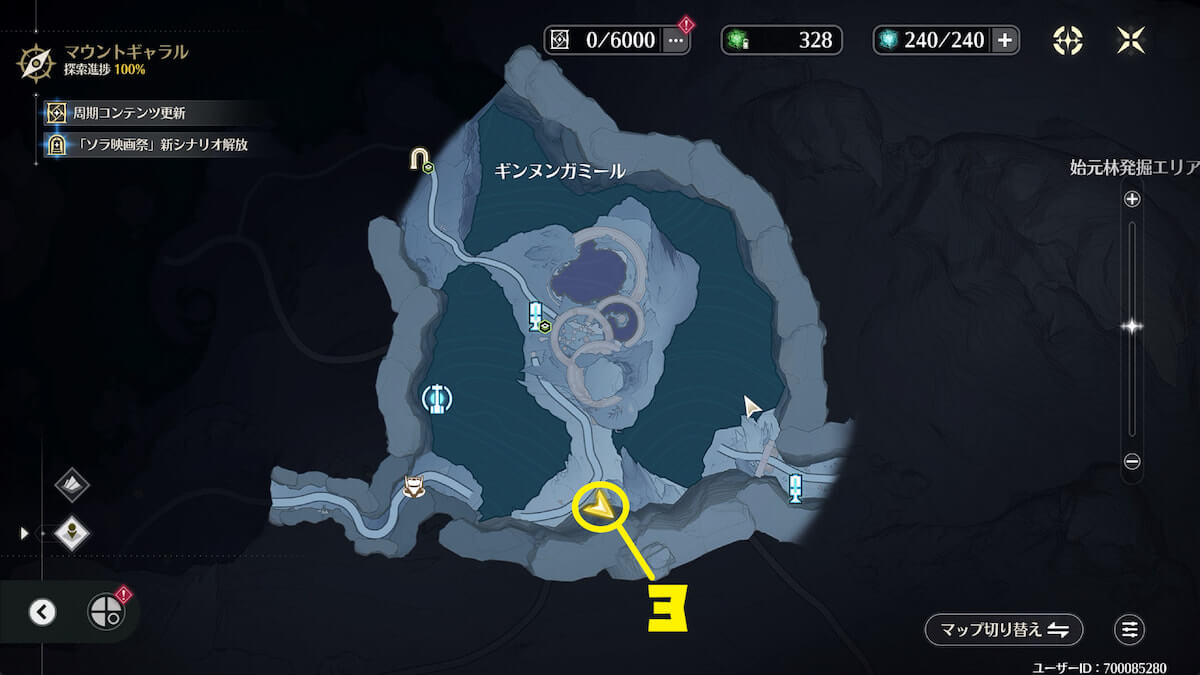
Task: Open the 「ソラ映画祭」新シナリオ解放 notice
Action: (x=150, y=144)
